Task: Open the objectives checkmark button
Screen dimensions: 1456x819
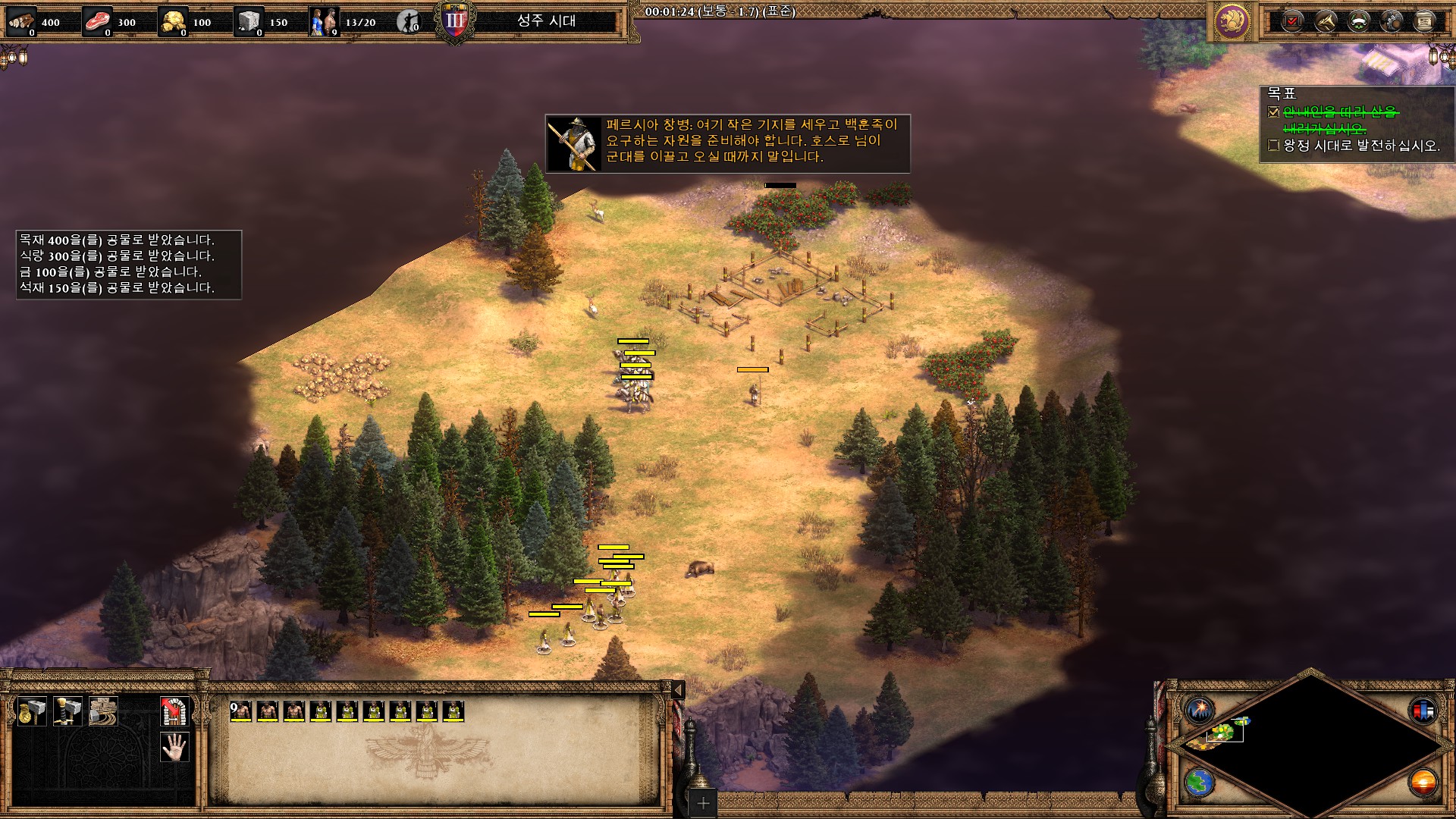Action: pos(1292,20)
